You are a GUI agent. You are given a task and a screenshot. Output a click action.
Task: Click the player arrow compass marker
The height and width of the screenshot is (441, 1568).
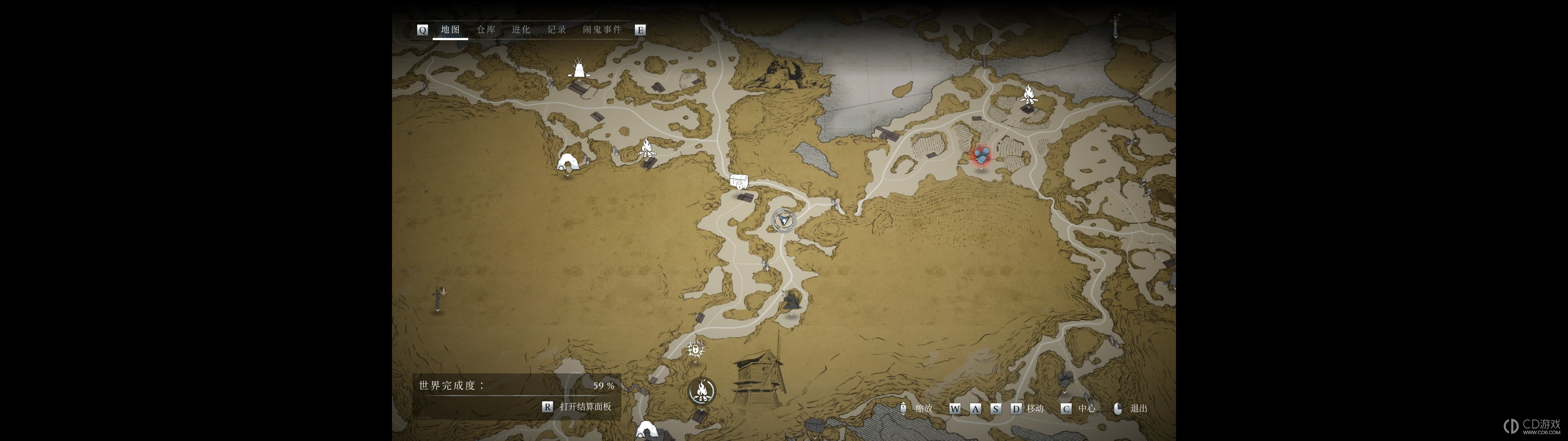783,220
